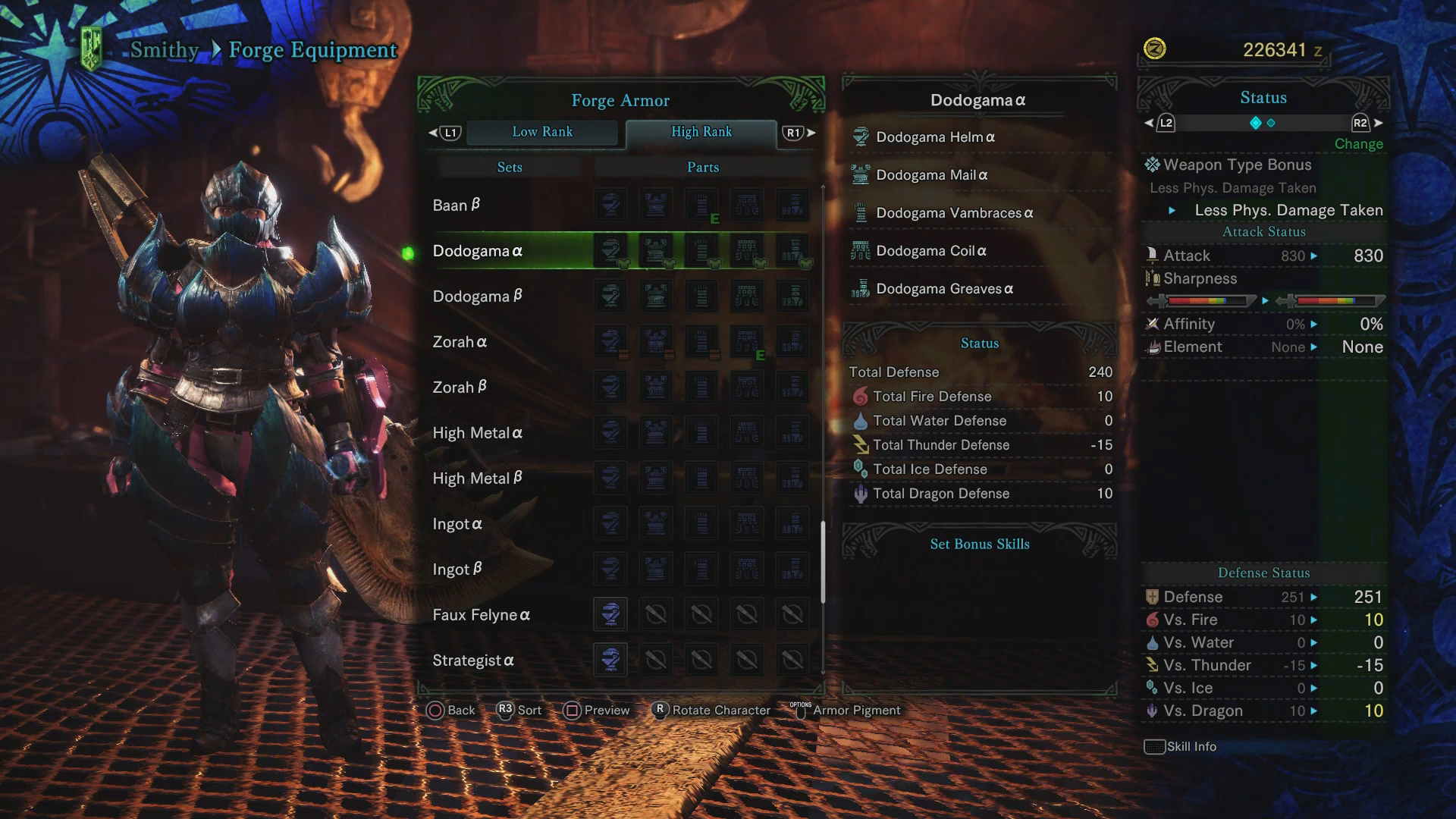Image resolution: width=1456 pixels, height=819 pixels.
Task: Click the diamond marker on the Status slider
Action: (1257, 122)
